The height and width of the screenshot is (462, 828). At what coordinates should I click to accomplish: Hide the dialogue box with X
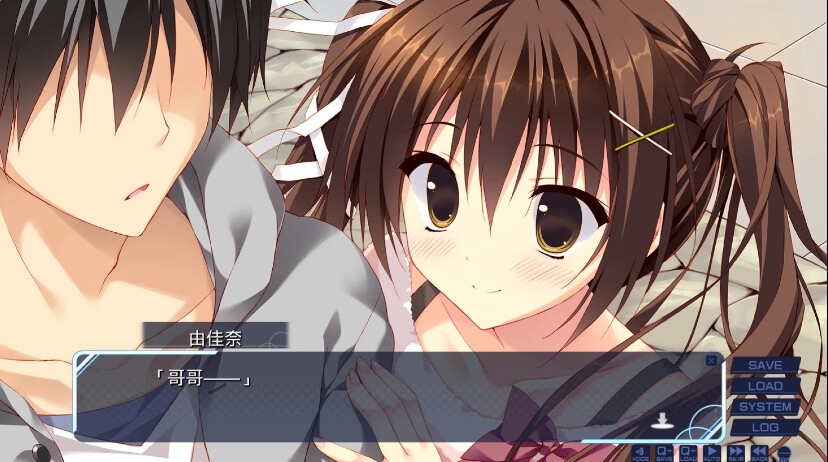click(711, 360)
